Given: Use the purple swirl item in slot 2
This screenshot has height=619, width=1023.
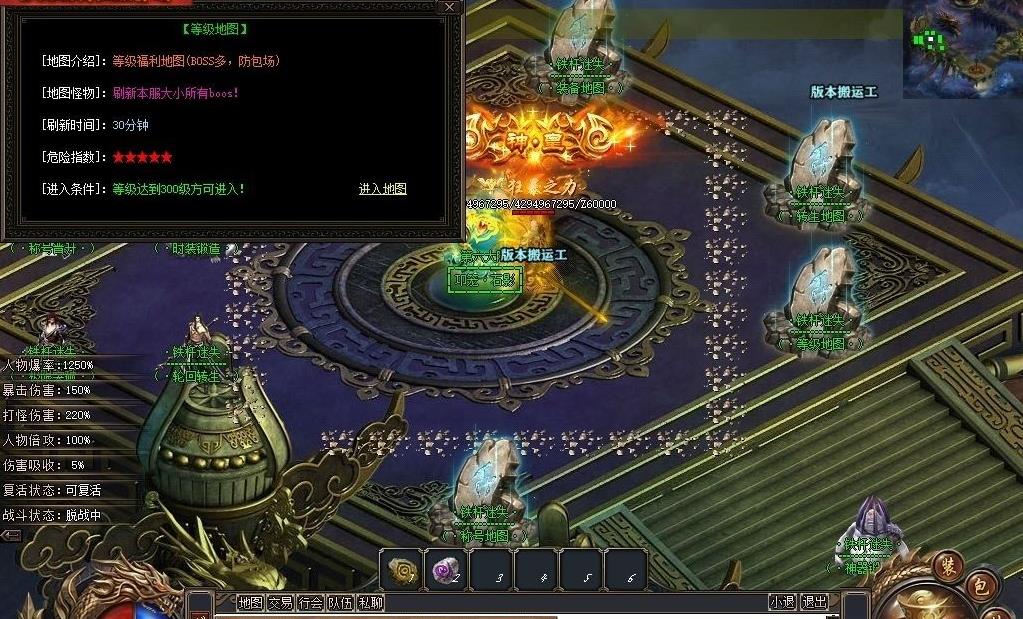Looking at the screenshot, I should (x=446, y=570).
